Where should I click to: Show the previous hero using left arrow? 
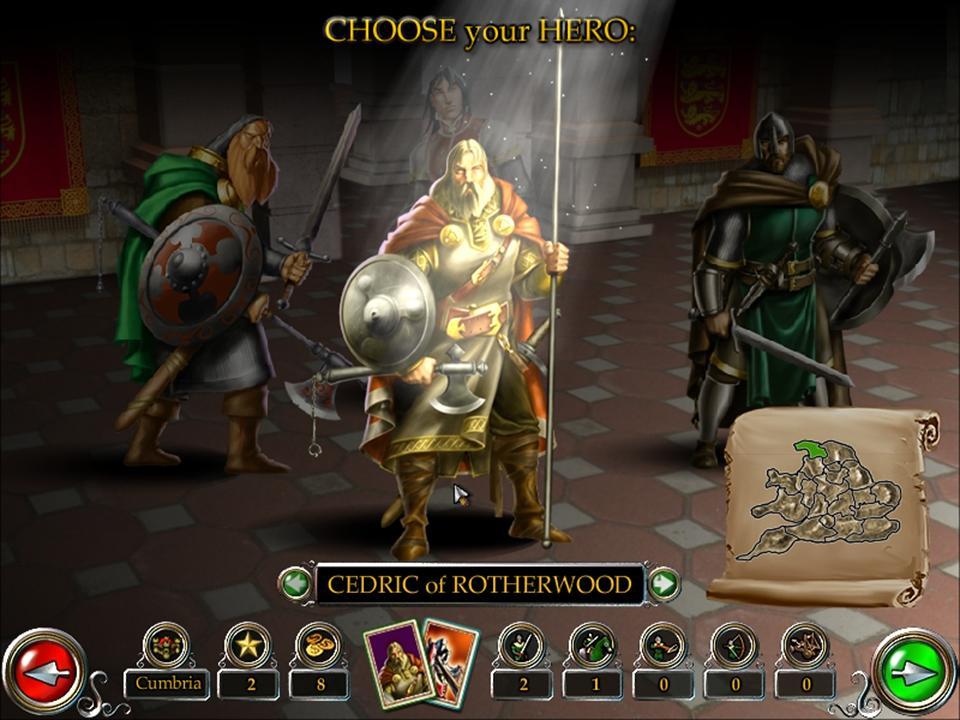pyautogui.click(x=295, y=584)
